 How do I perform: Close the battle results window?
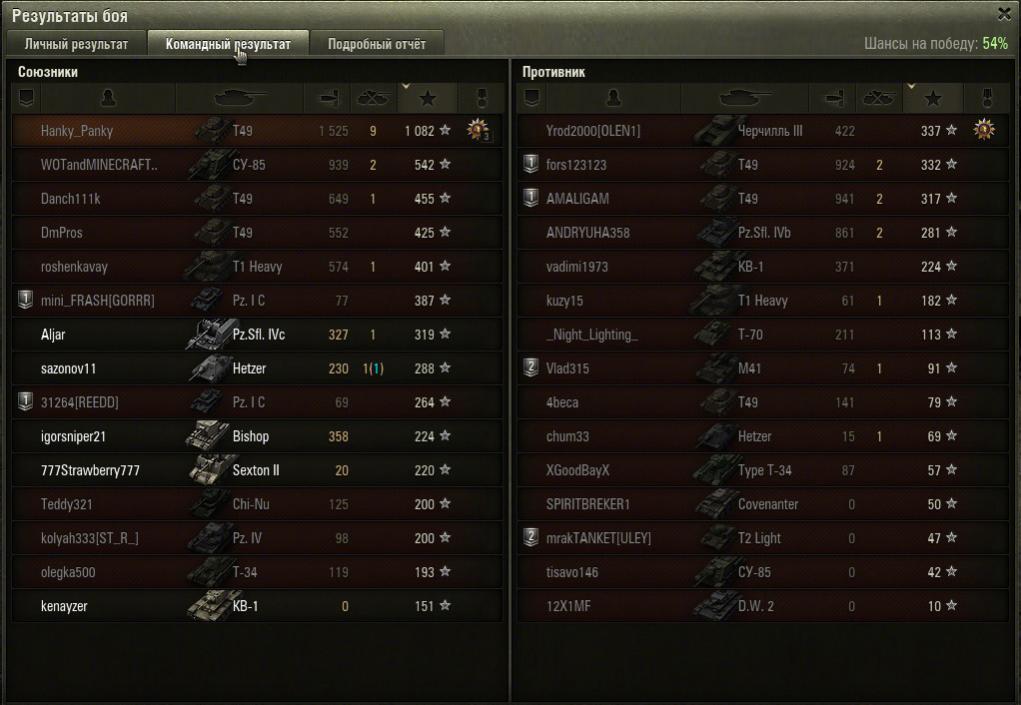(x=1004, y=14)
